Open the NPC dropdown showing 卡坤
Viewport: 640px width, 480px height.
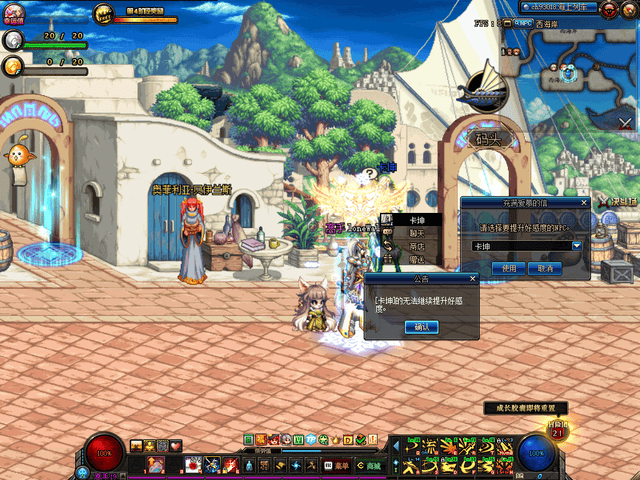[x=577, y=246]
